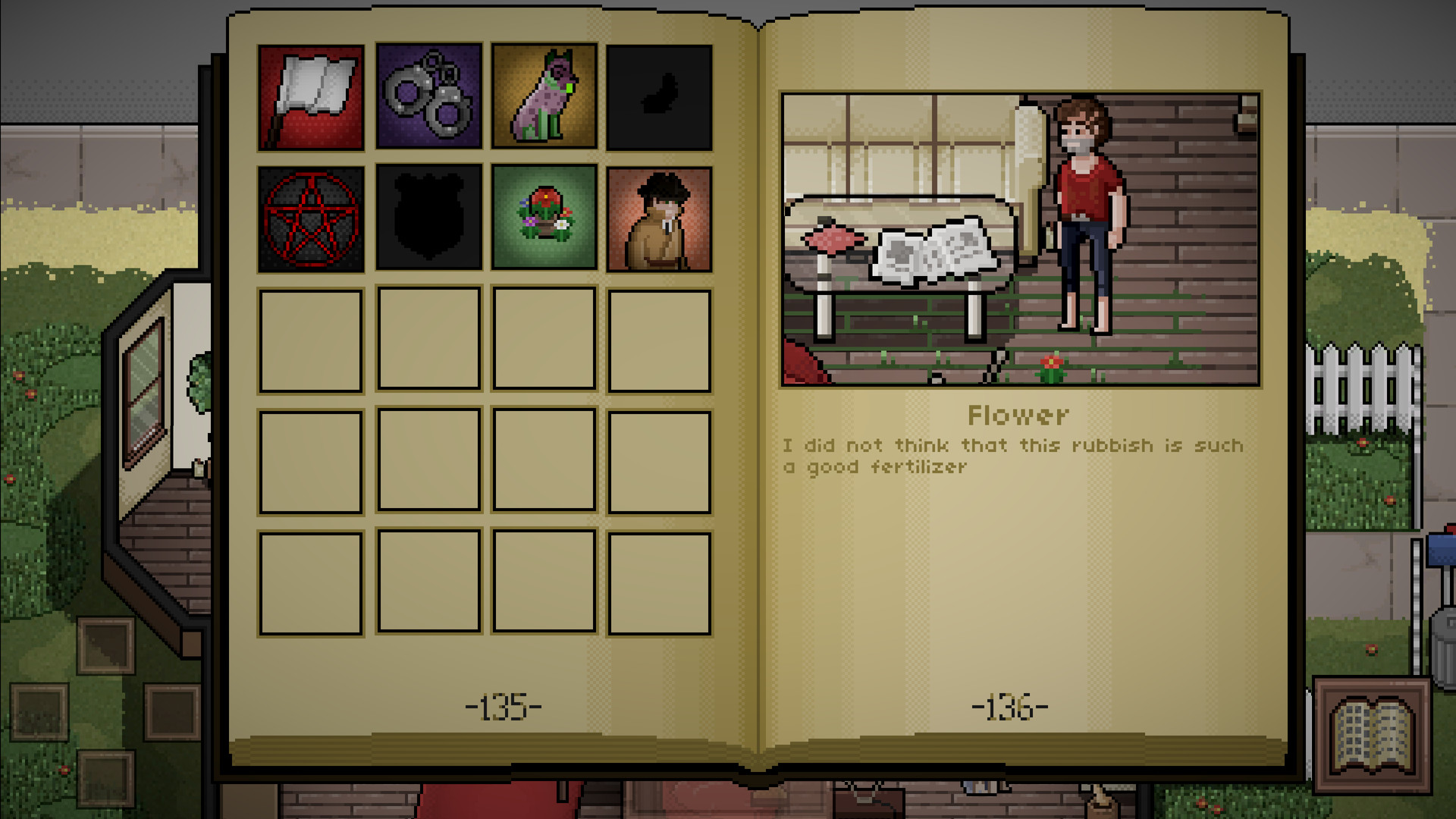Click an empty achievement slot in the third row

pyautogui.click(x=311, y=339)
